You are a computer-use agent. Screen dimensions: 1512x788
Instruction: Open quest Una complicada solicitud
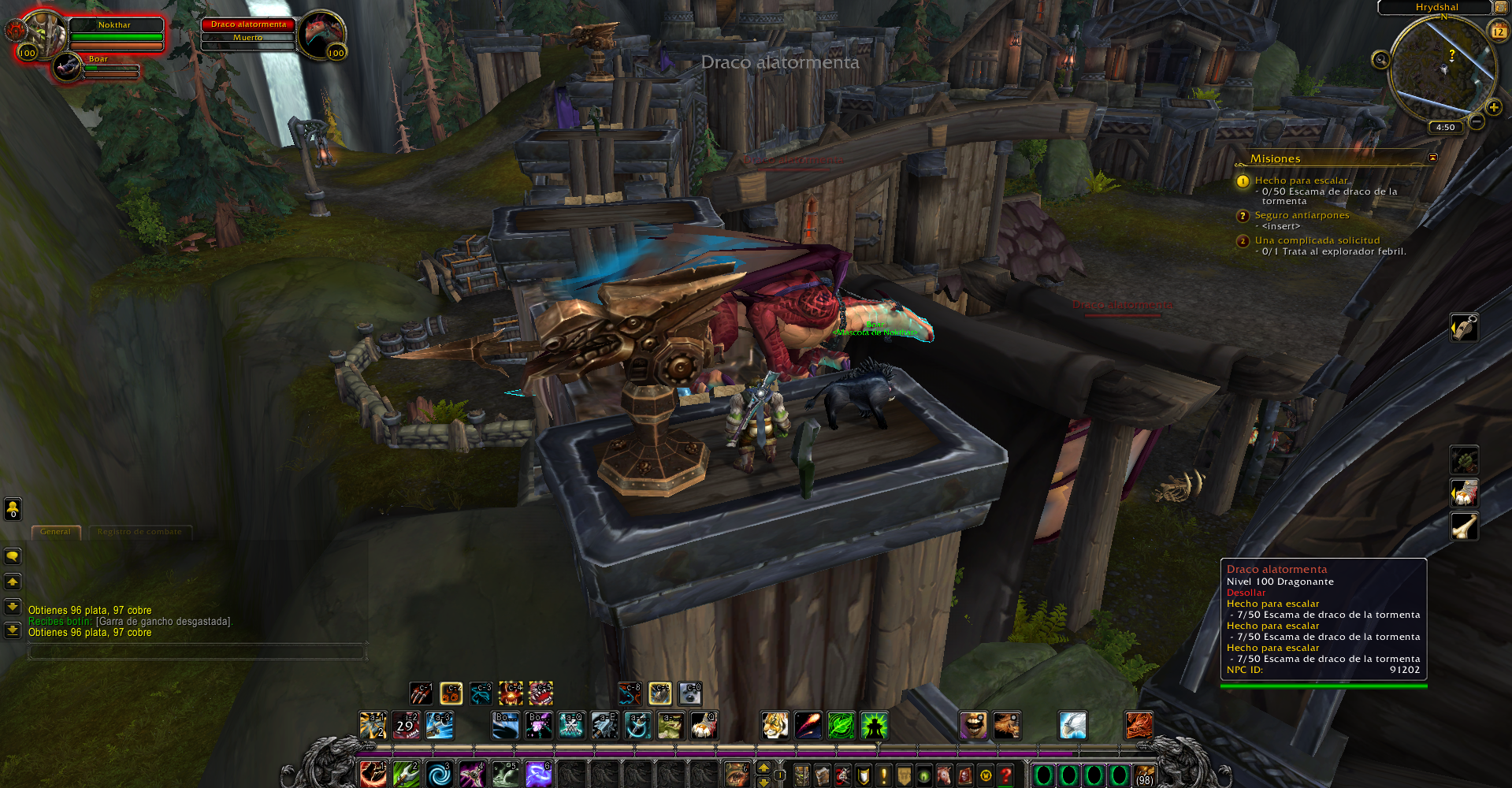pyautogui.click(x=1317, y=240)
